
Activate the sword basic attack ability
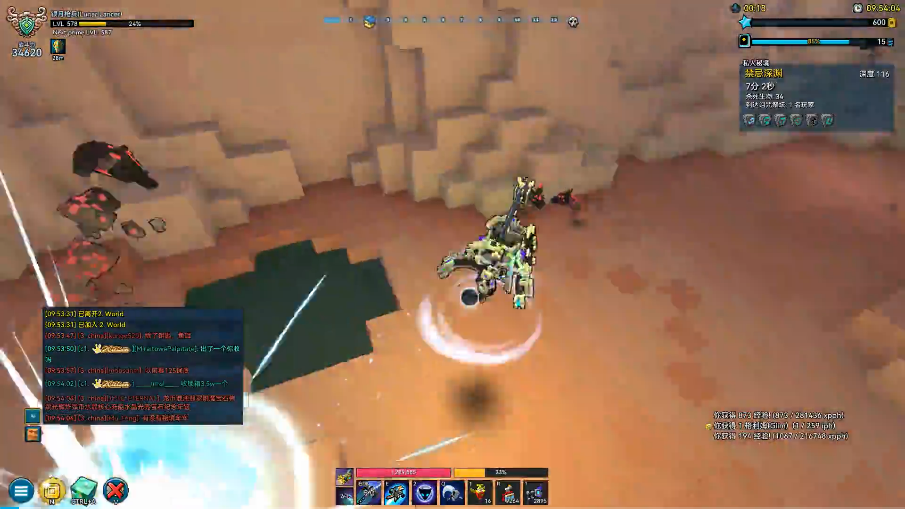pyautogui.click(x=369, y=492)
